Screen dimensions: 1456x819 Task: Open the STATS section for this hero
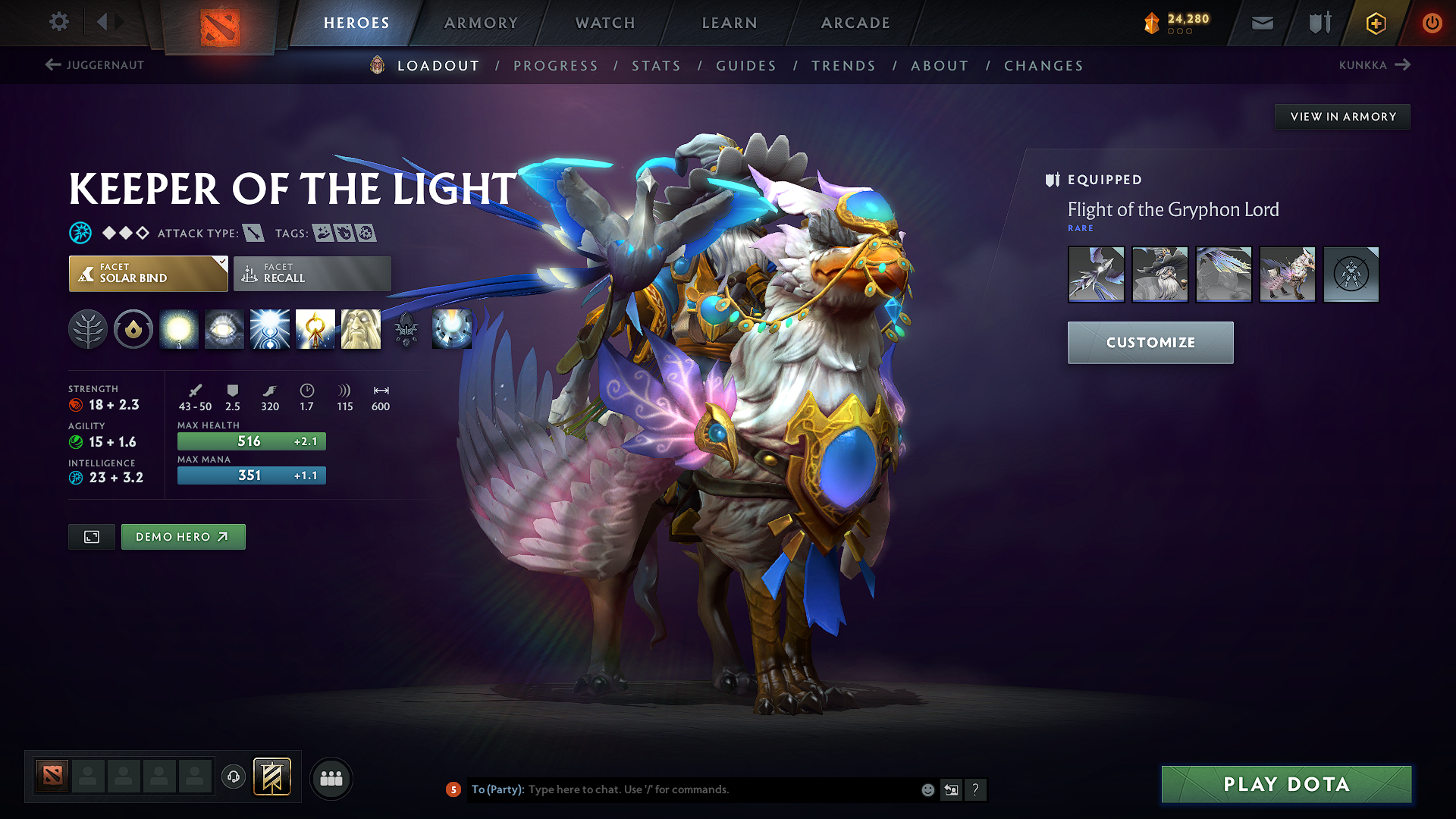[656, 65]
